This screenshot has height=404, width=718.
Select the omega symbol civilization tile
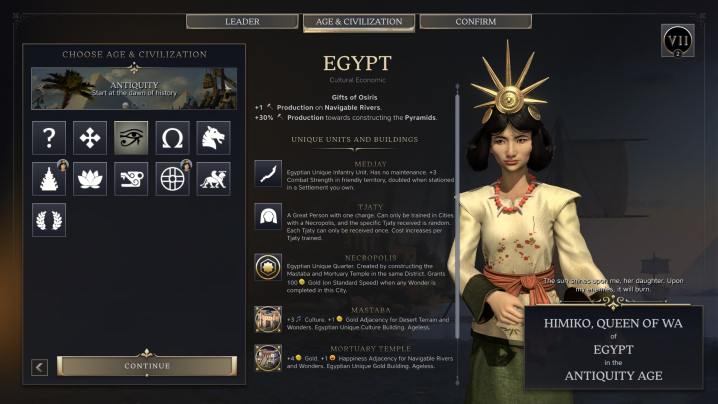173,137
